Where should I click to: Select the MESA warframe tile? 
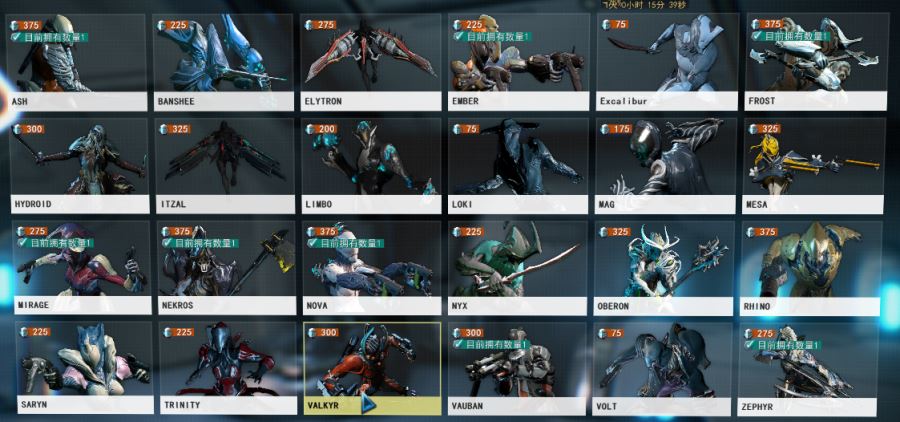click(812, 165)
